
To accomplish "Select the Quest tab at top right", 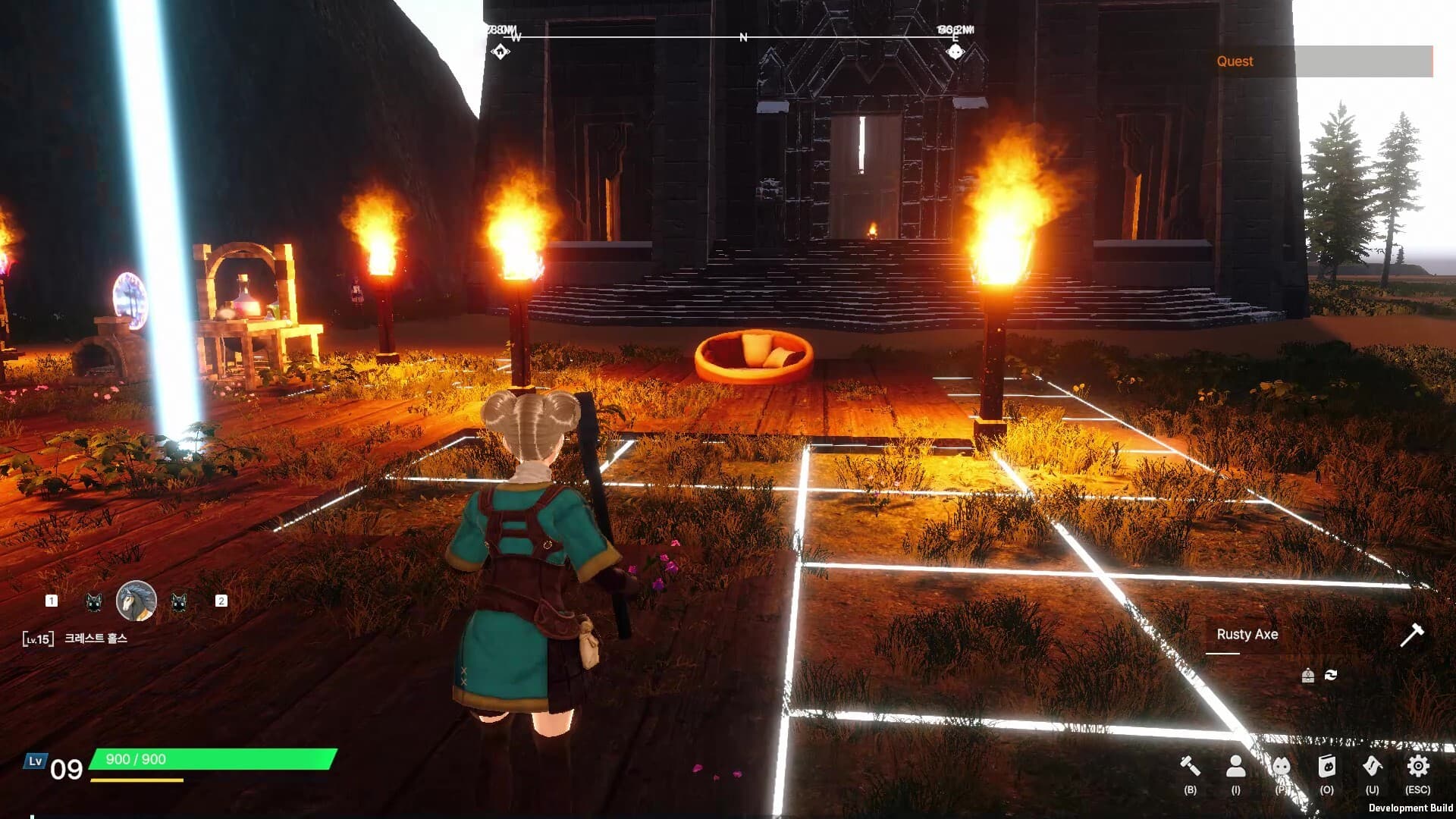I will pos(1236,61).
